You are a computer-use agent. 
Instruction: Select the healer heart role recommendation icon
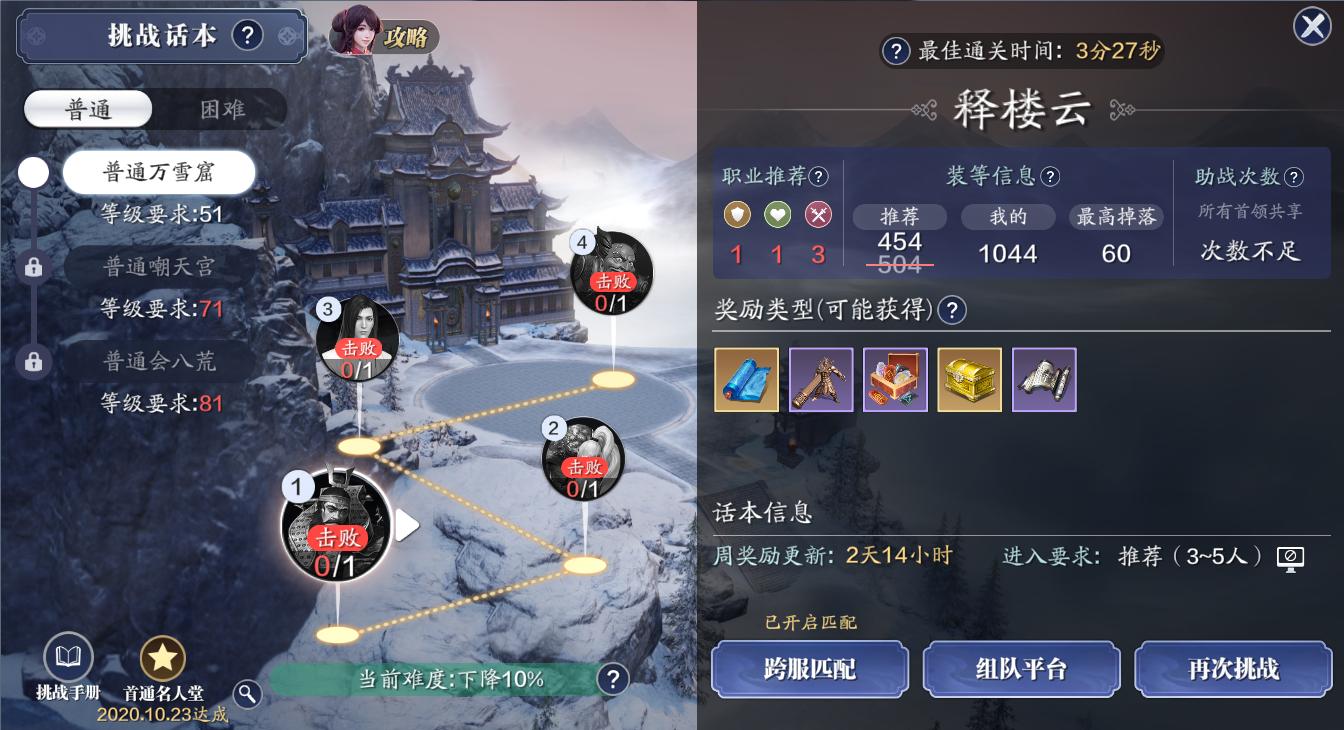tap(777, 214)
